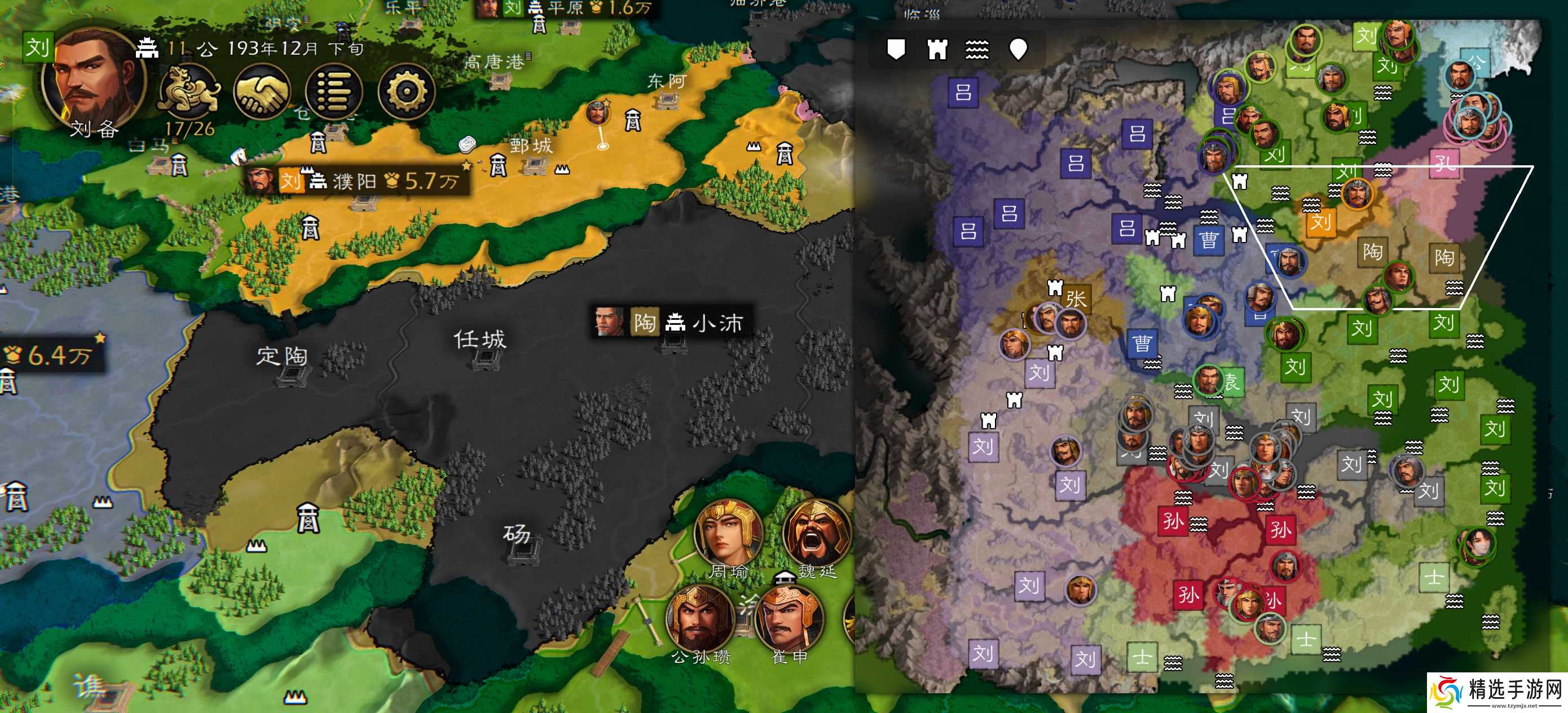The image size is (1568, 713).
Task: Select officer 魏延's portrait
Action: pyautogui.click(x=816, y=532)
